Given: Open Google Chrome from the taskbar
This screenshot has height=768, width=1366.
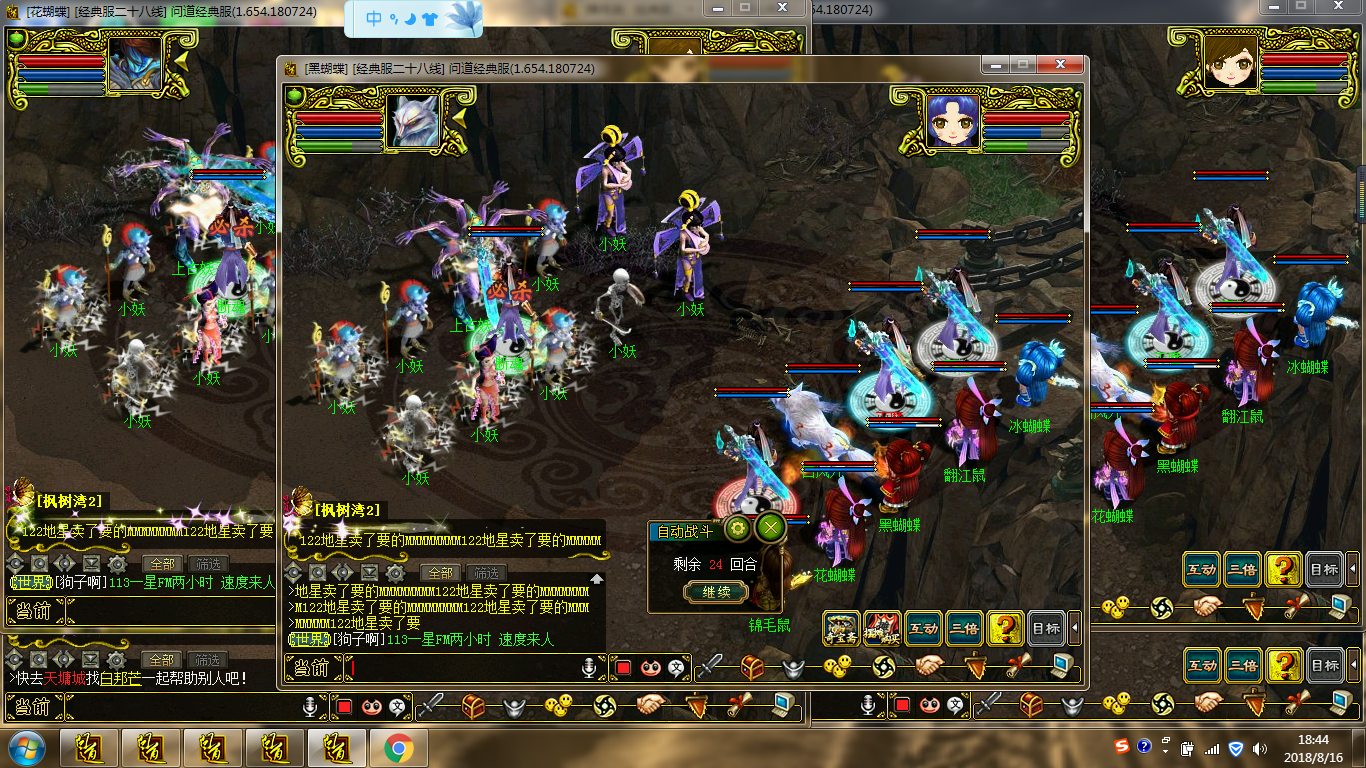Looking at the screenshot, I should tap(398, 748).
